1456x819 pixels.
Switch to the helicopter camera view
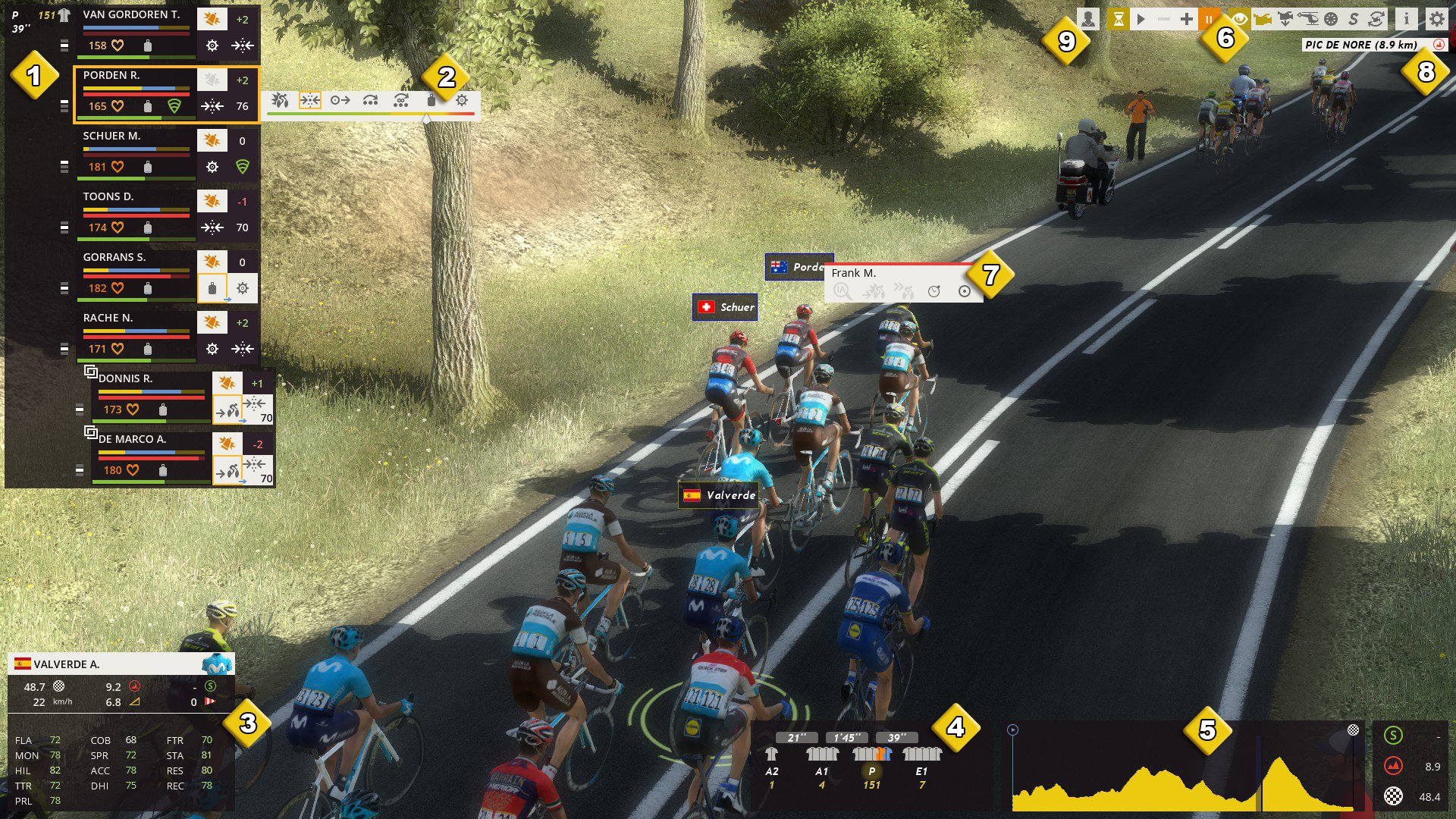[x=1307, y=20]
